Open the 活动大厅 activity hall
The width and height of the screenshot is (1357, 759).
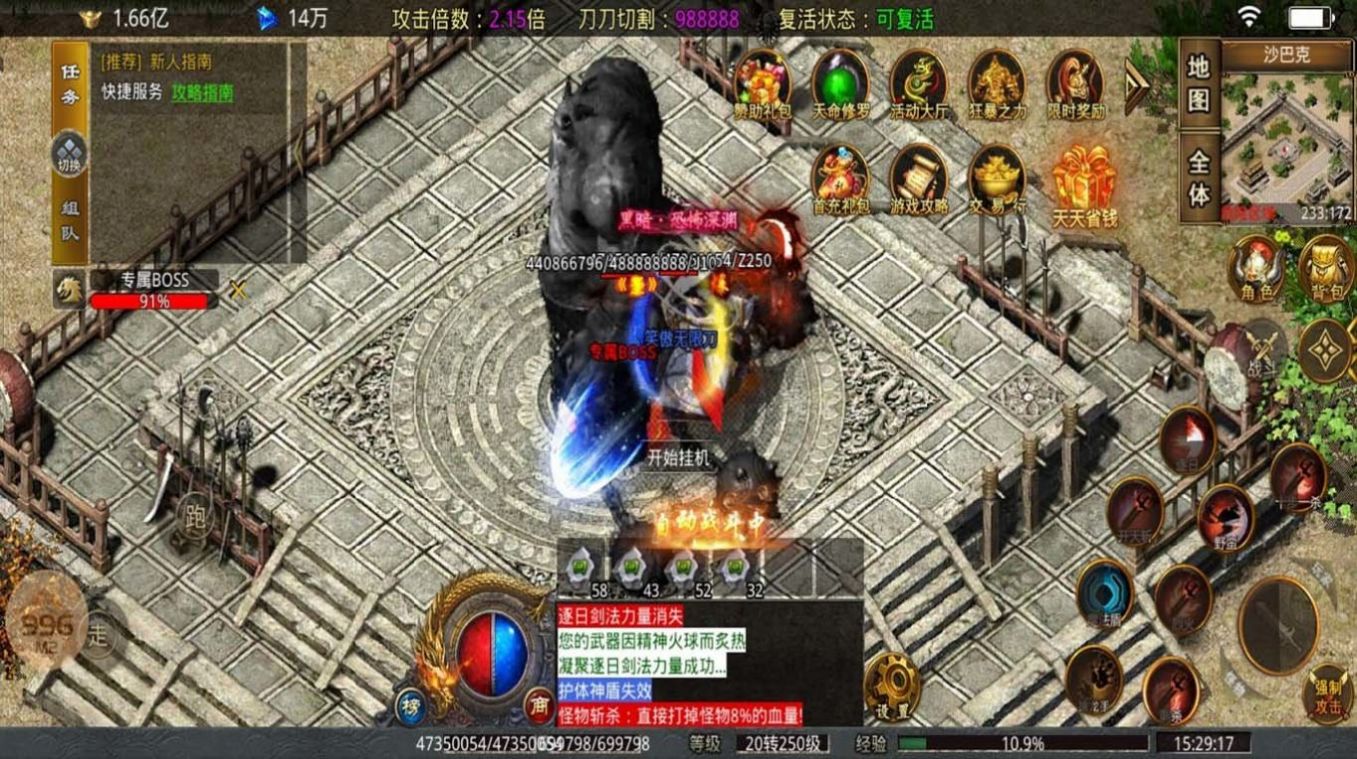(918, 83)
